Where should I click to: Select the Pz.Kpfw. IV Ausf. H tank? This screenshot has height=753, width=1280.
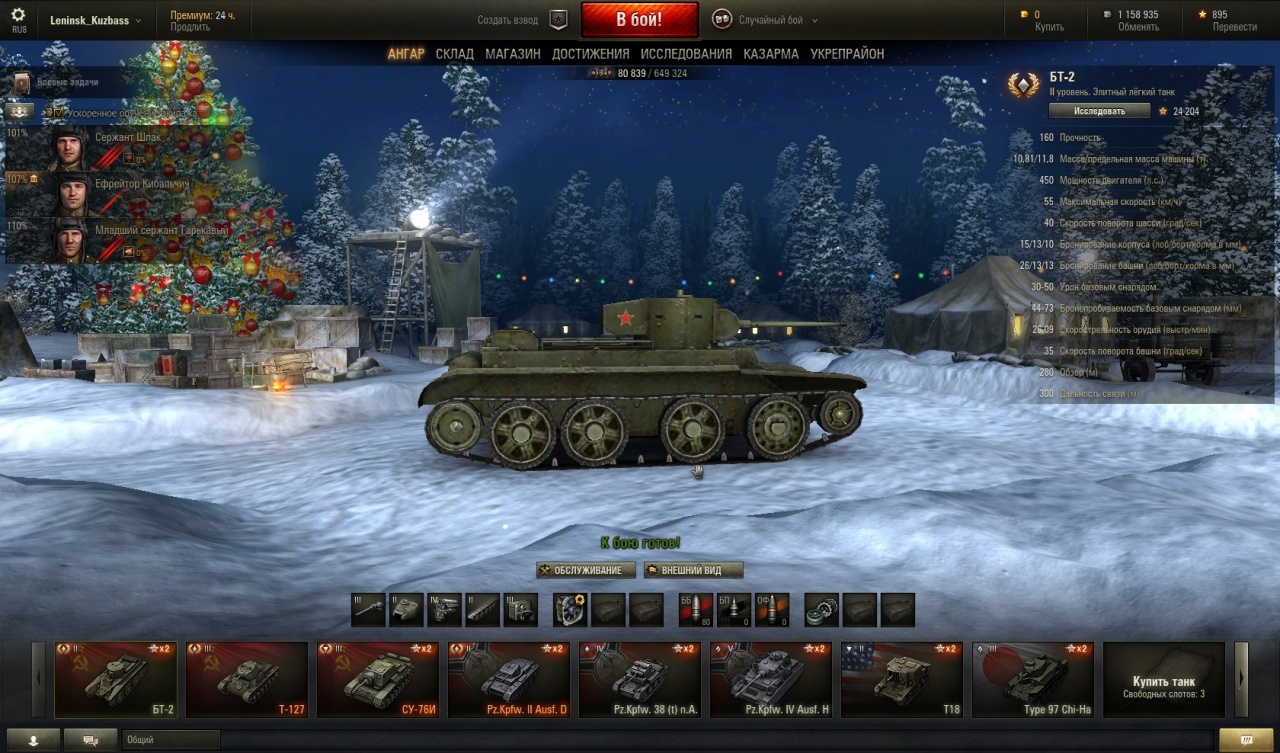(771, 680)
